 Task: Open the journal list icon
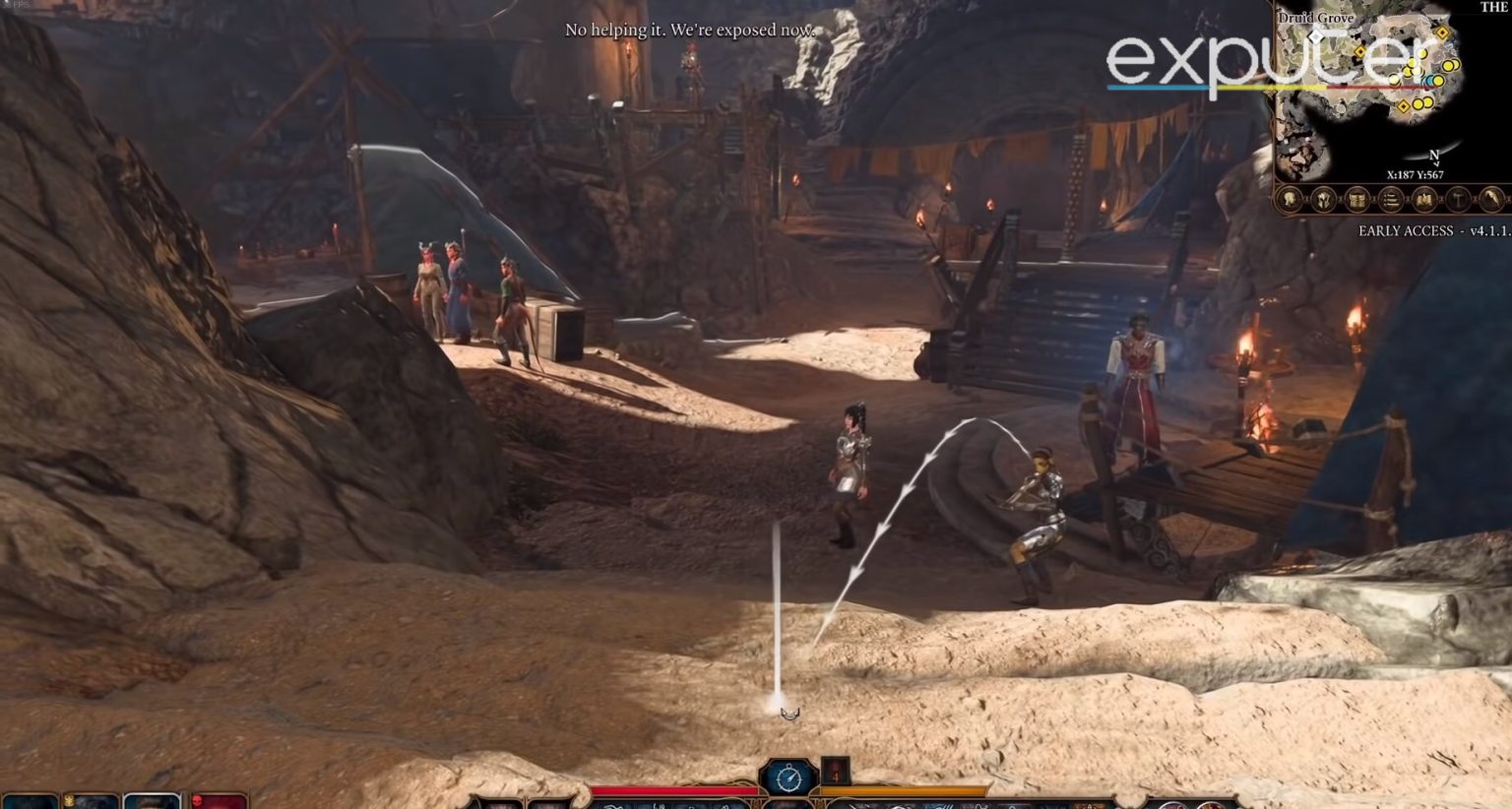point(1391,201)
